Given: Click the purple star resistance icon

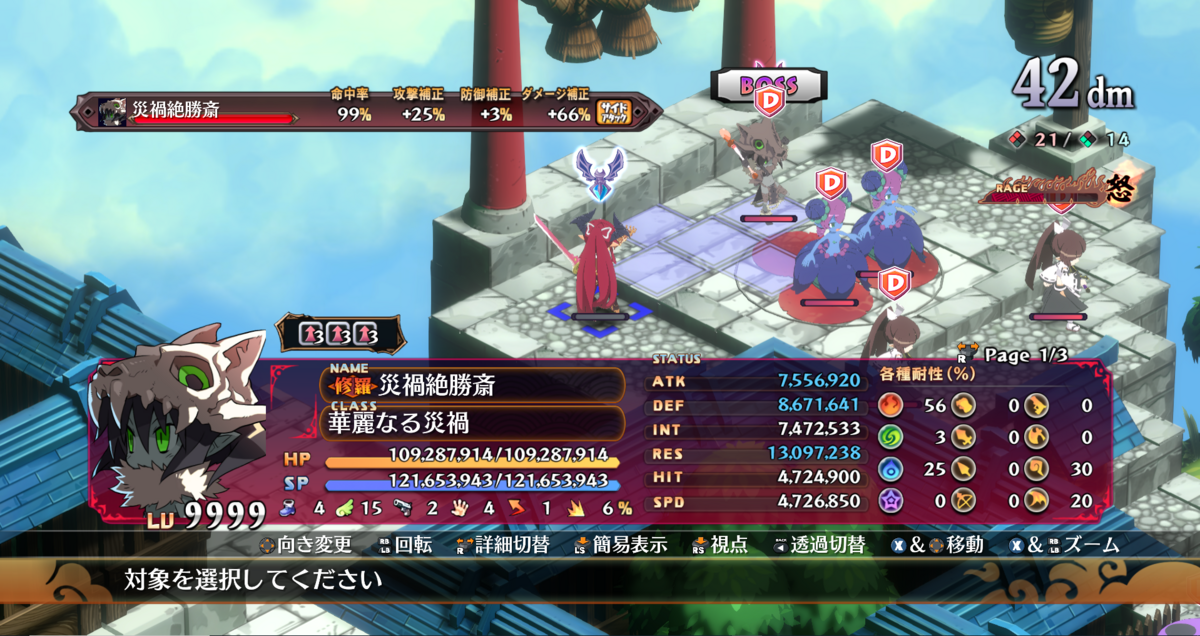Looking at the screenshot, I should (891, 500).
